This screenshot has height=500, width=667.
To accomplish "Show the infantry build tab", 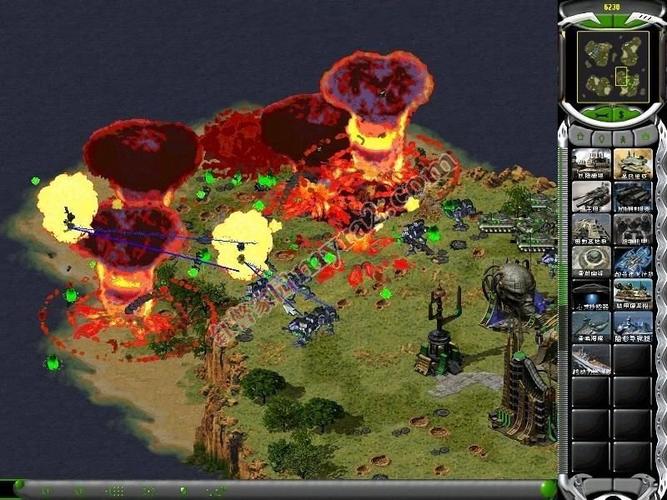I will (x=624, y=136).
